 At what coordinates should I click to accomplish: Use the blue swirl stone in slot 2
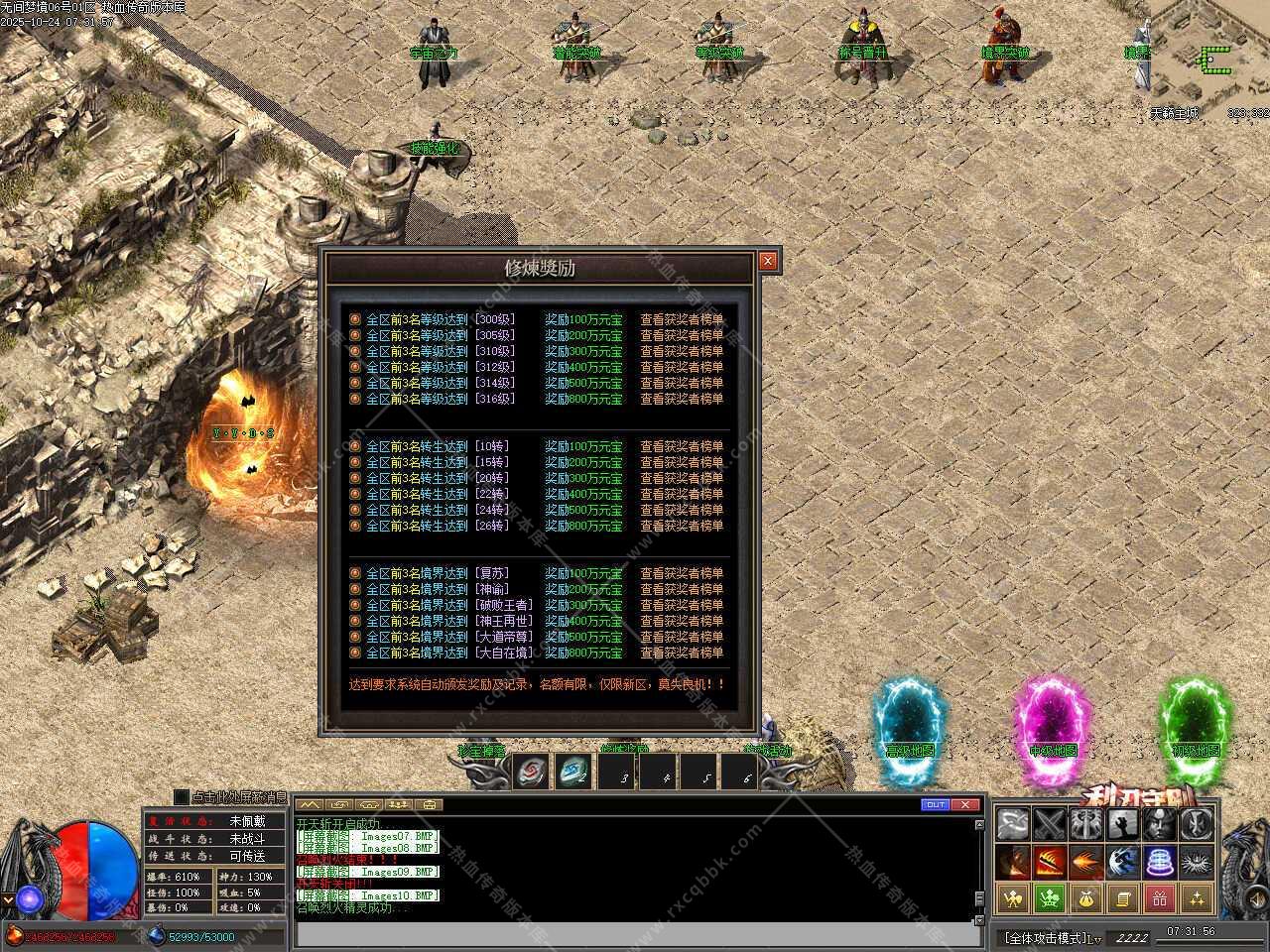pos(574,772)
